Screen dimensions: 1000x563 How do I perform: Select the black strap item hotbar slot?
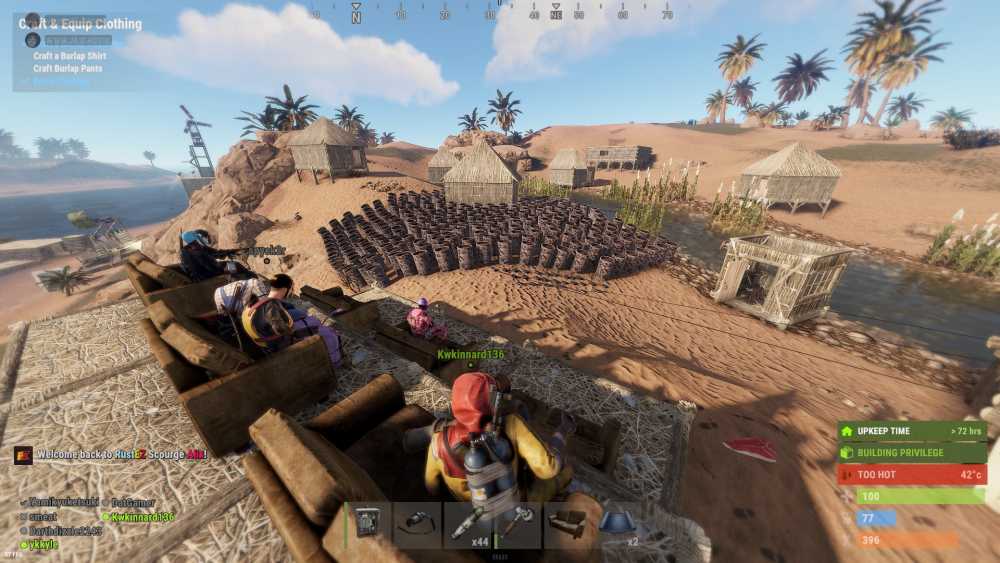(418, 525)
